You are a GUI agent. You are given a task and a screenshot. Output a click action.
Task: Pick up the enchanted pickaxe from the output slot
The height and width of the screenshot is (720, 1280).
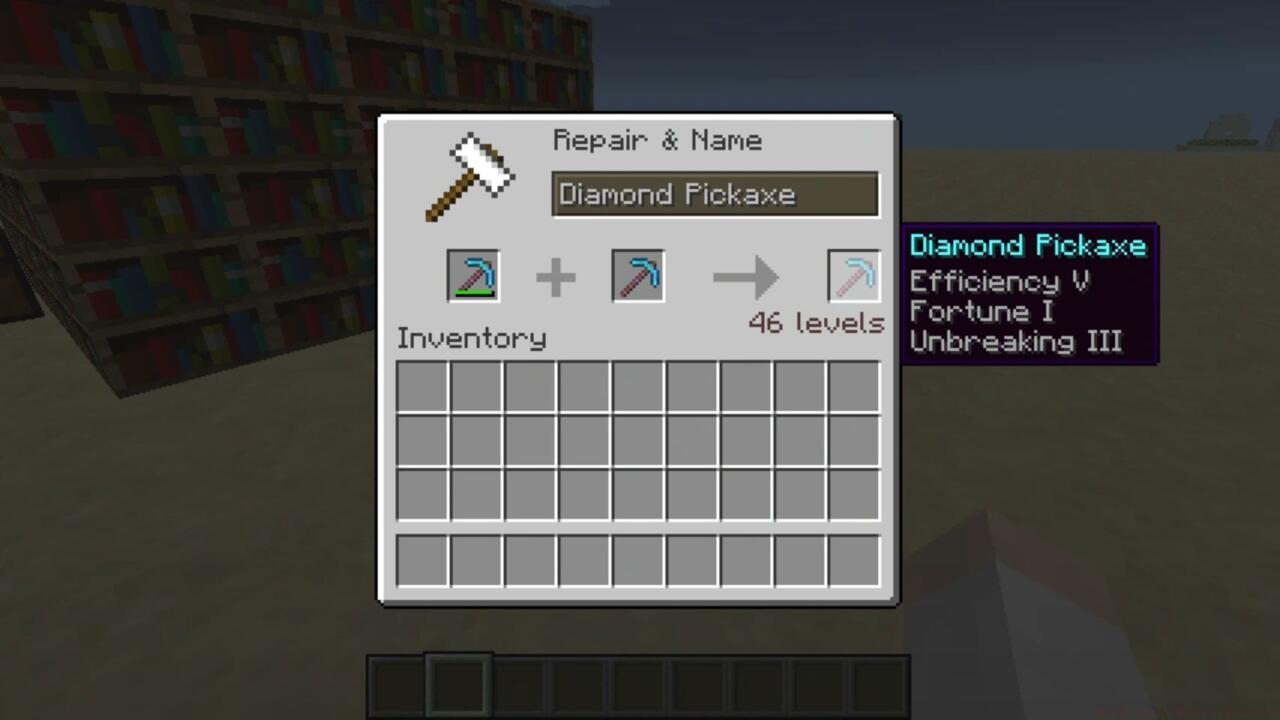(853, 276)
